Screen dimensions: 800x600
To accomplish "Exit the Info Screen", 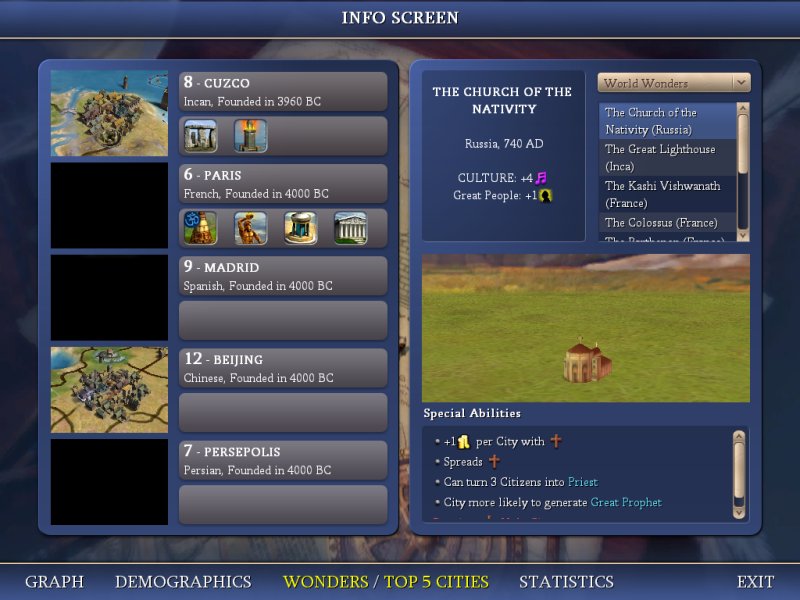I will click(x=755, y=581).
